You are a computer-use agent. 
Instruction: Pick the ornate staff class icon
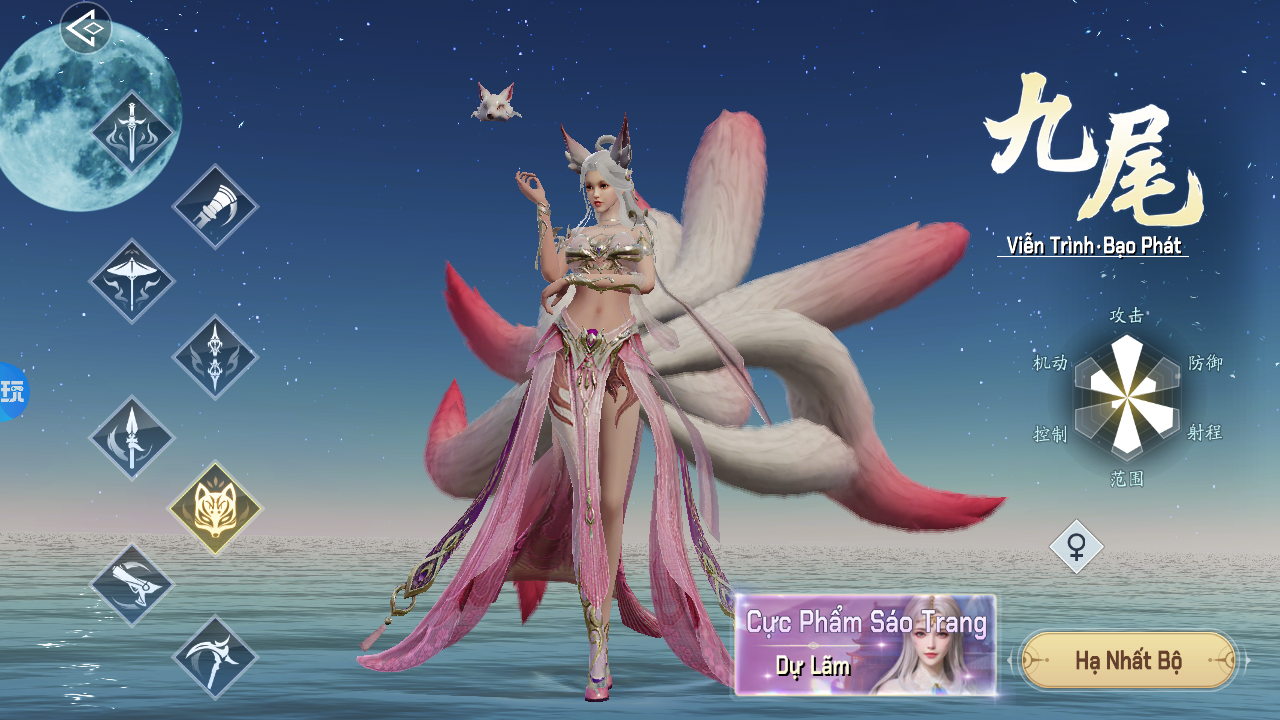(x=215, y=357)
